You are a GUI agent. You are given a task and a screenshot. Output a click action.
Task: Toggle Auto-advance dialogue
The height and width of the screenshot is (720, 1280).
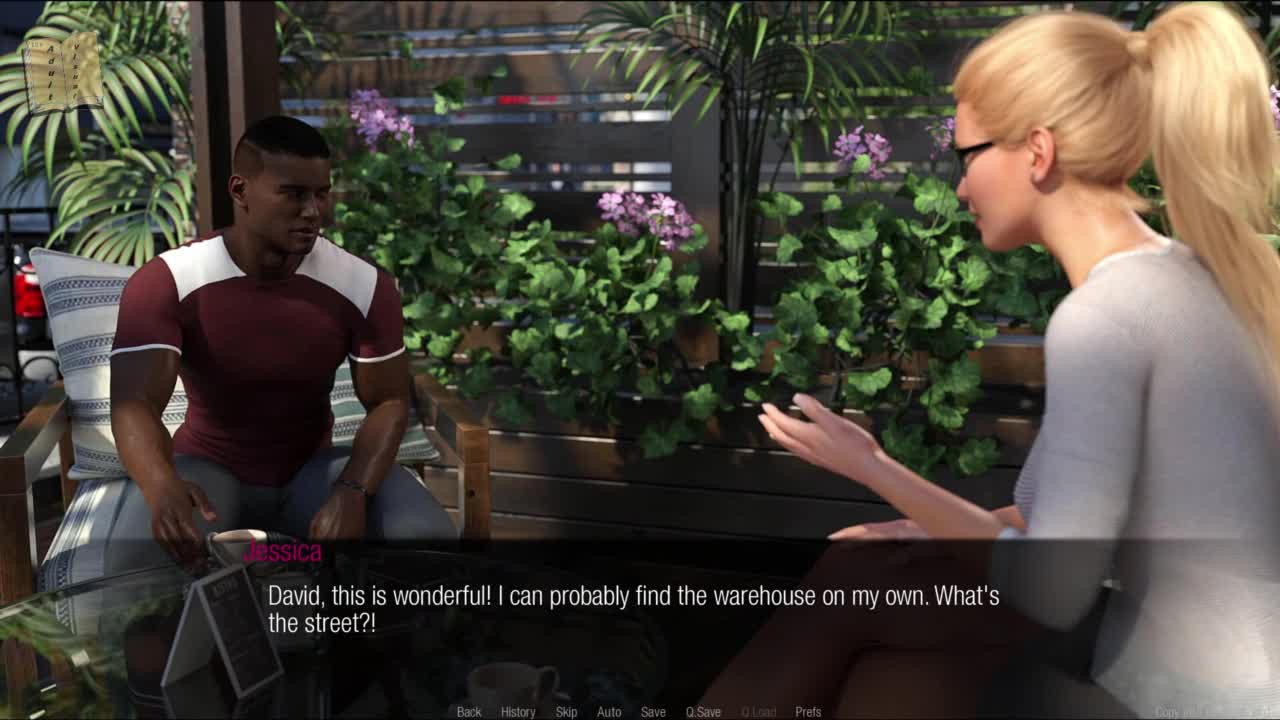(x=609, y=712)
